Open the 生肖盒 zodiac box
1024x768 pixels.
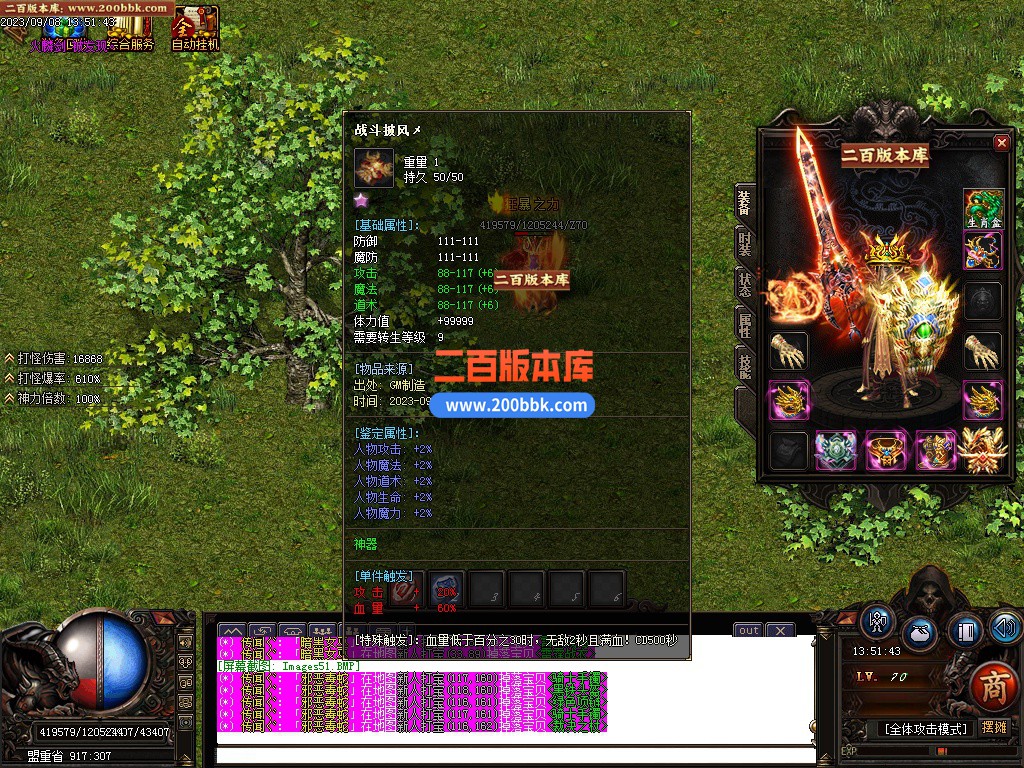(983, 209)
